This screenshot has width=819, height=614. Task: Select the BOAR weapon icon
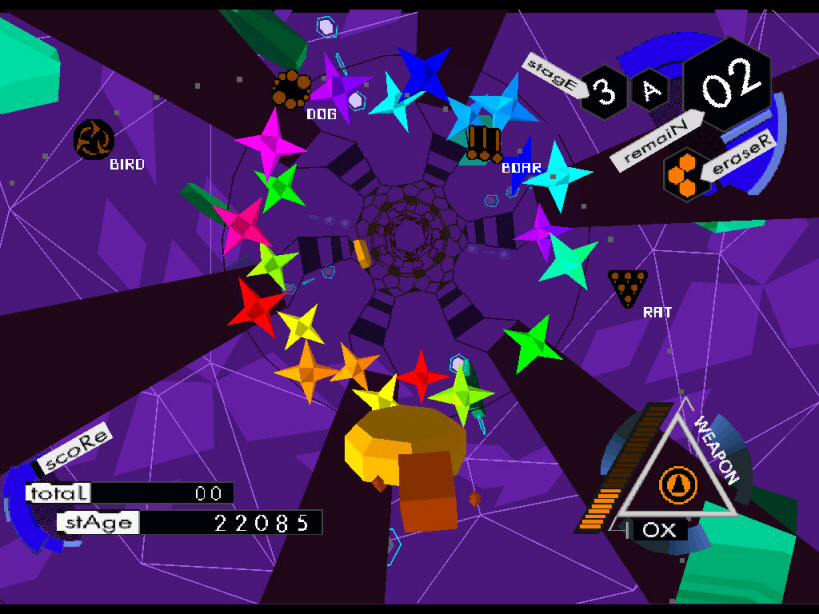click(483, 142)
